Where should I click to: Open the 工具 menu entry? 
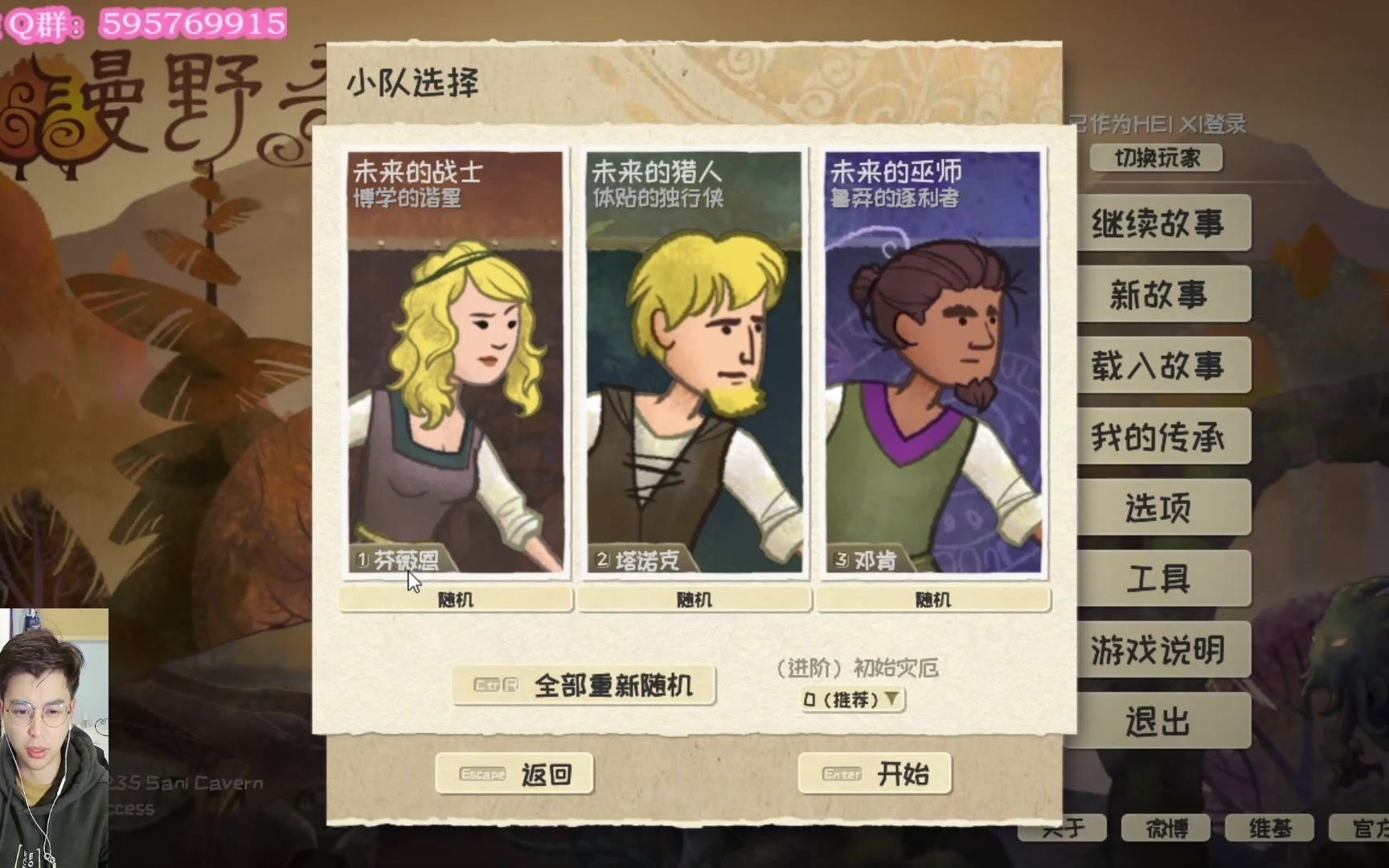(x=1162, y=578)
